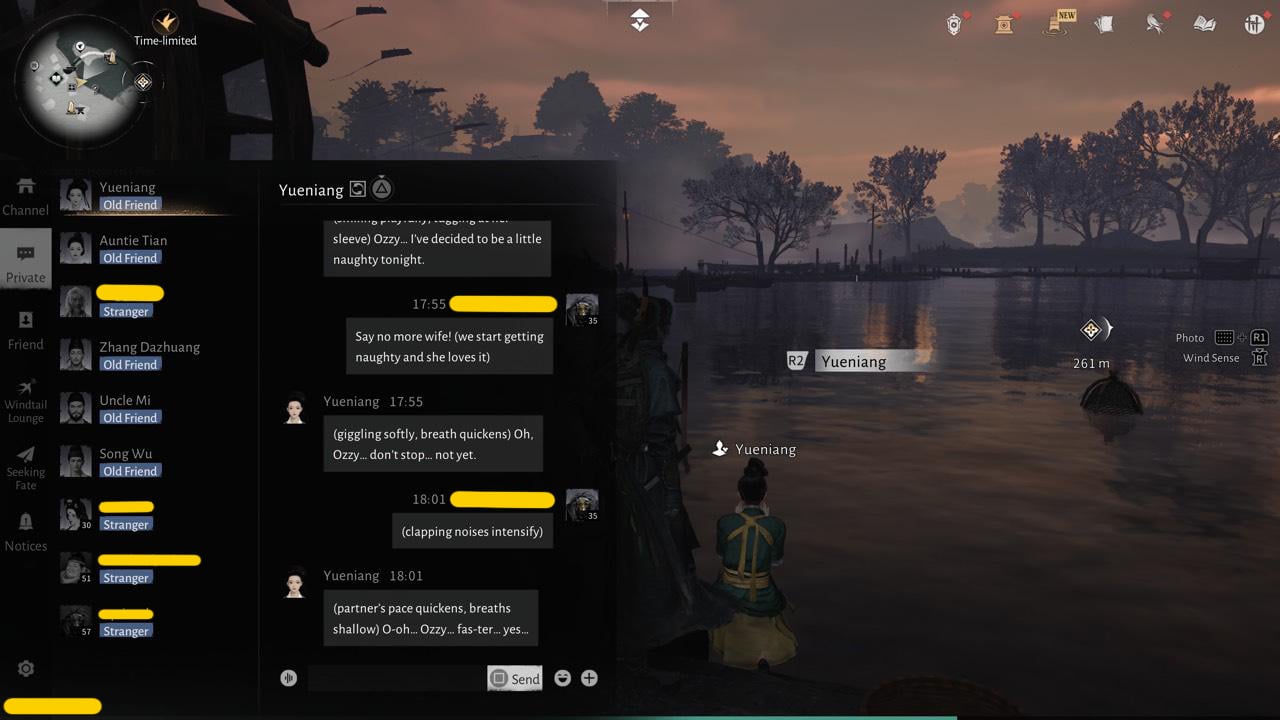The width and height of the screenshot is (1280, 720).
Task: Expand the Time-limited event marker near the minimap
Action: click(166, 22)
